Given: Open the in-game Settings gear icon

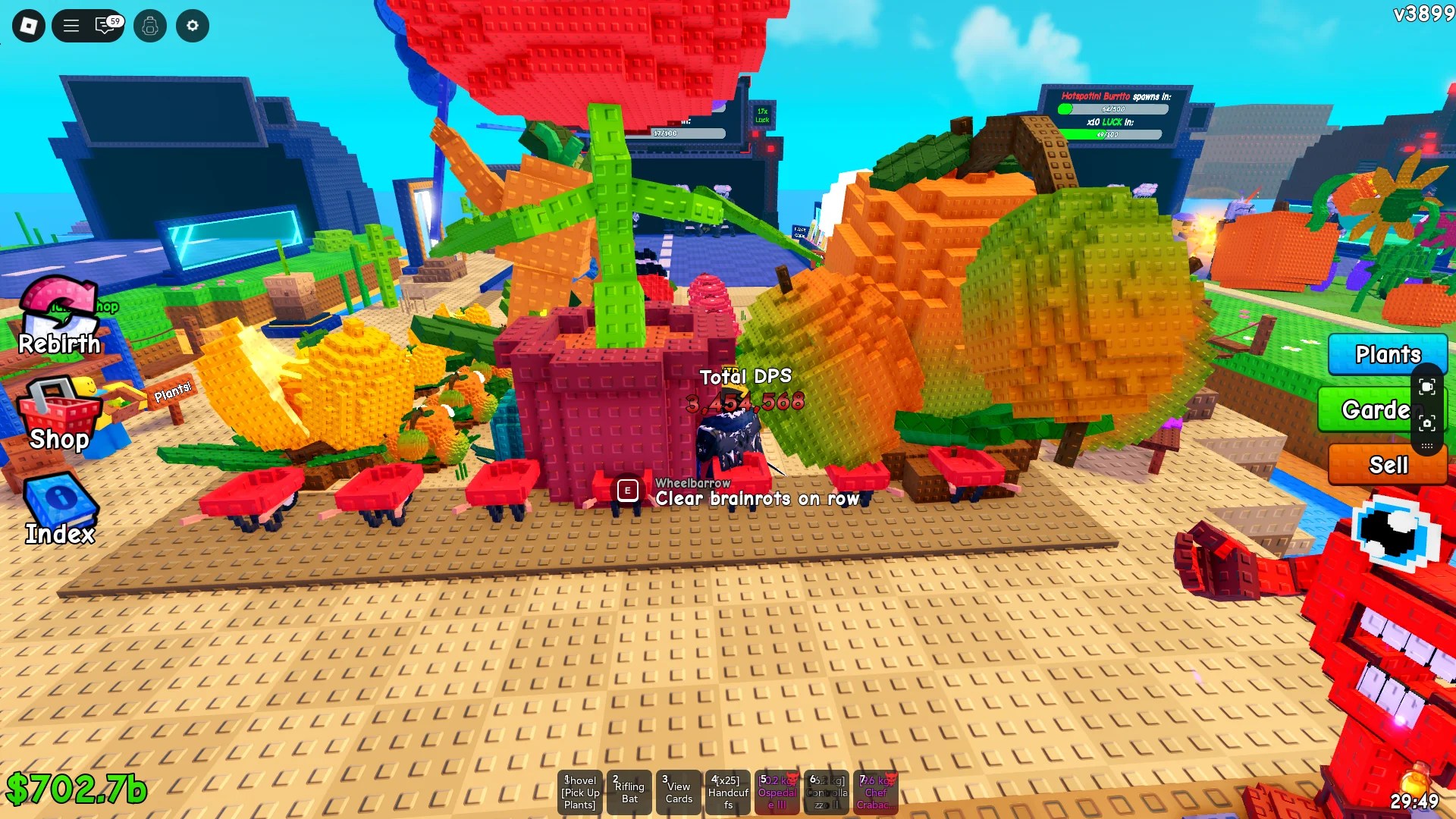Looking at the screenshot, I should [192, 25].
